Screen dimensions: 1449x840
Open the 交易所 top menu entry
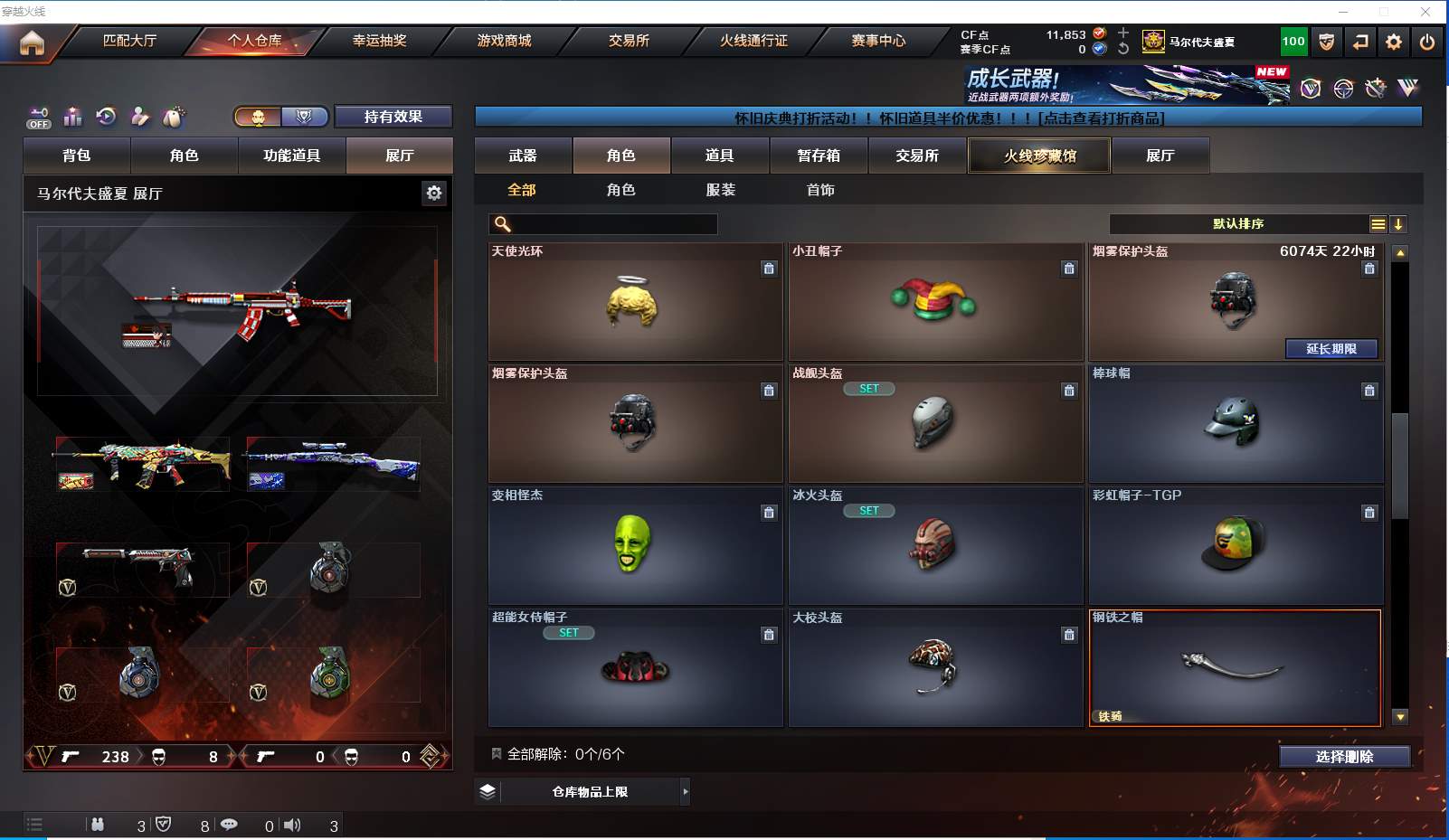tap(629, 41)
